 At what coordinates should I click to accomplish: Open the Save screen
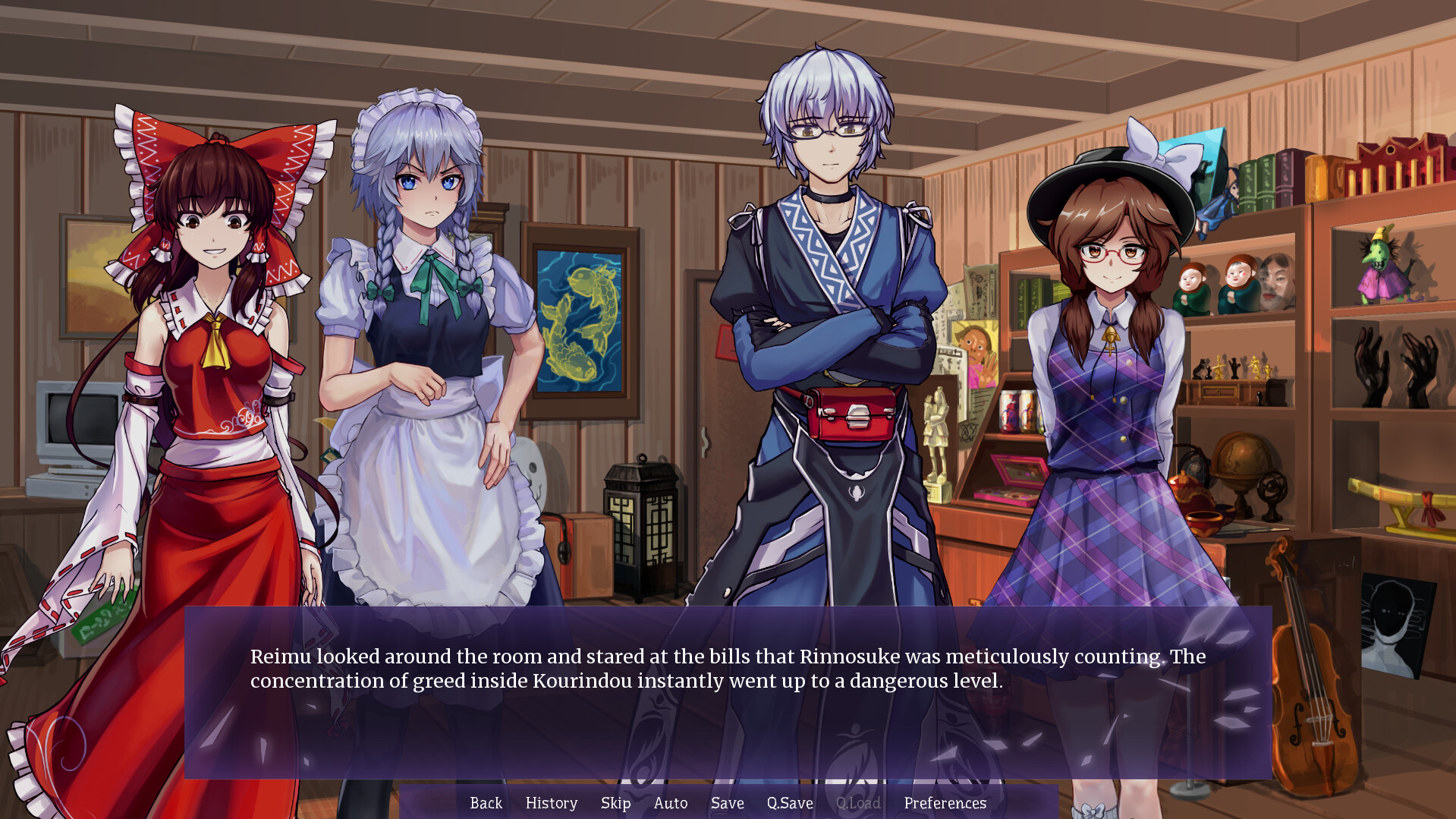(x=727, y=803)
